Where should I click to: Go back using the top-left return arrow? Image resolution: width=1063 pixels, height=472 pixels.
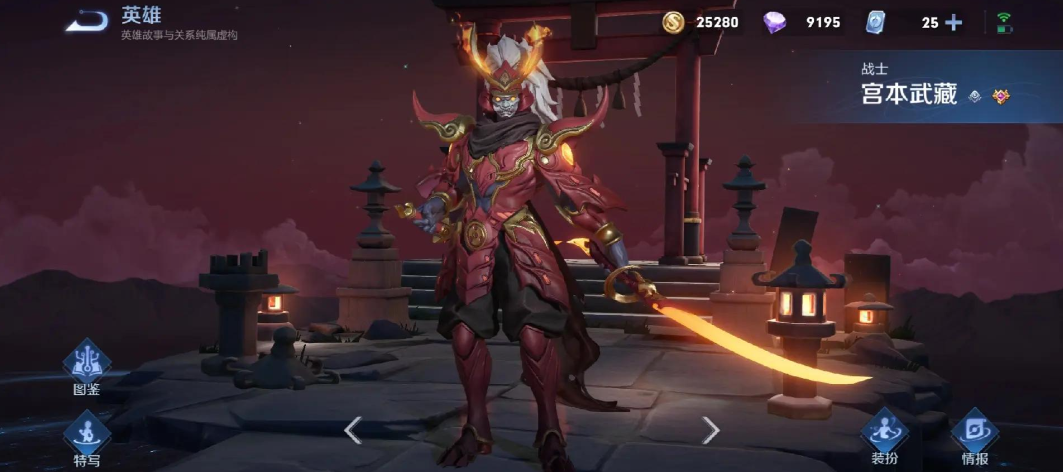pyautogui.click(x=87, y=21)
